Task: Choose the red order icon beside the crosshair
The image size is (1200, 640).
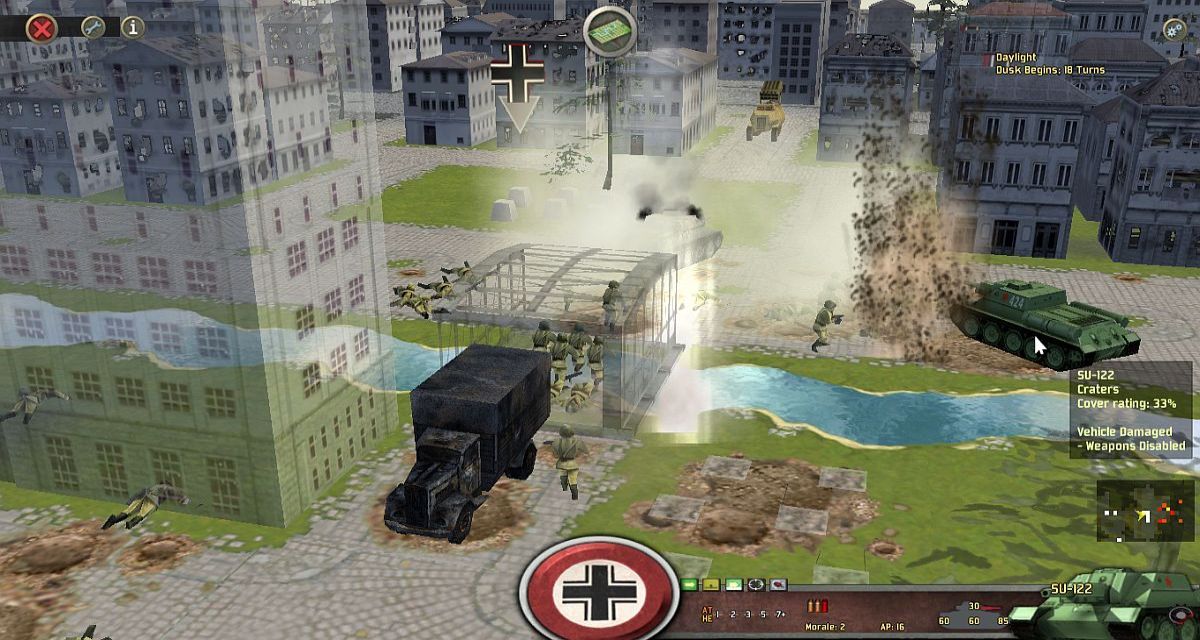Action: [777, 584]
